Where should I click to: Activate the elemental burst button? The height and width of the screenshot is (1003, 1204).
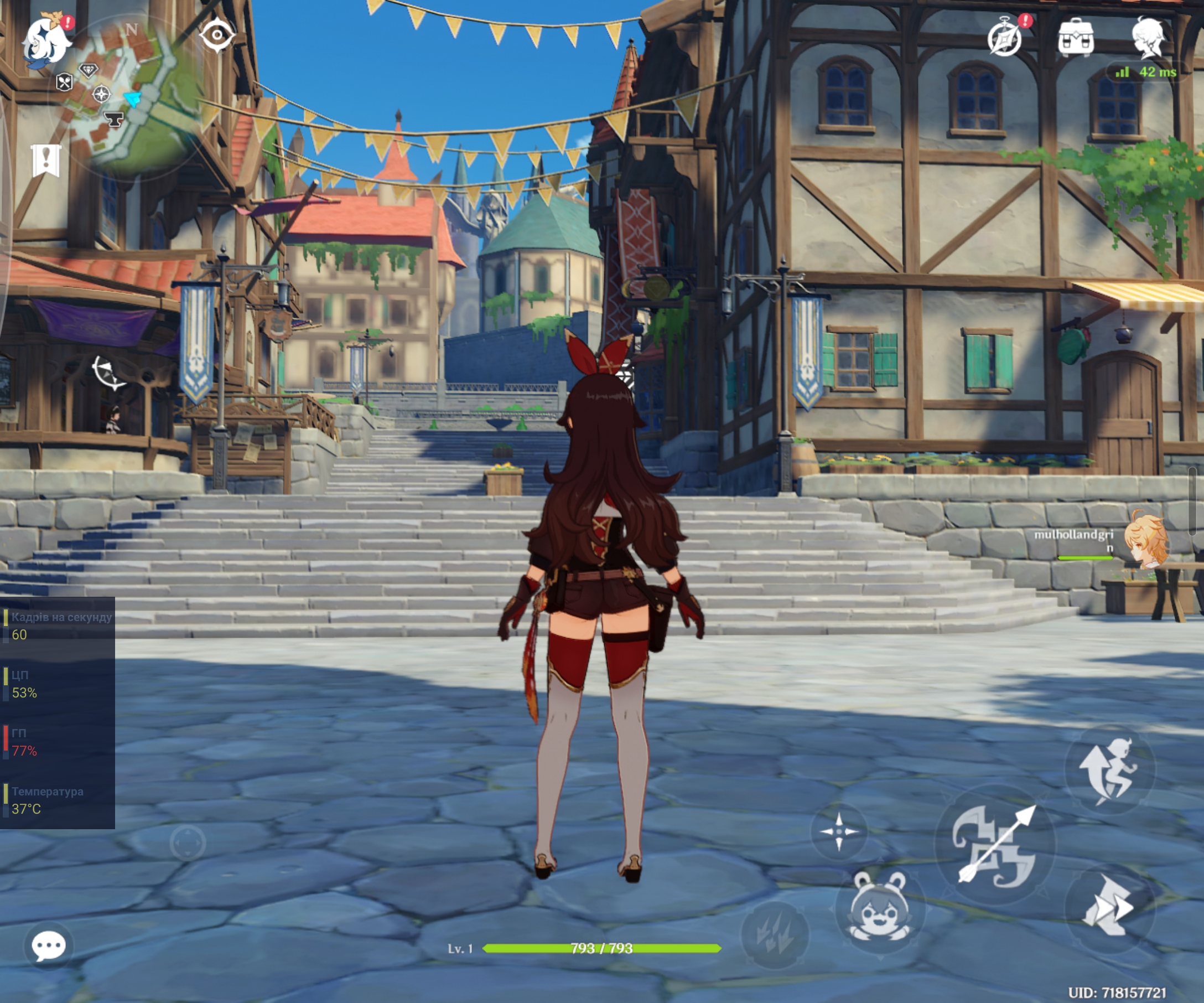coord(775,933)
